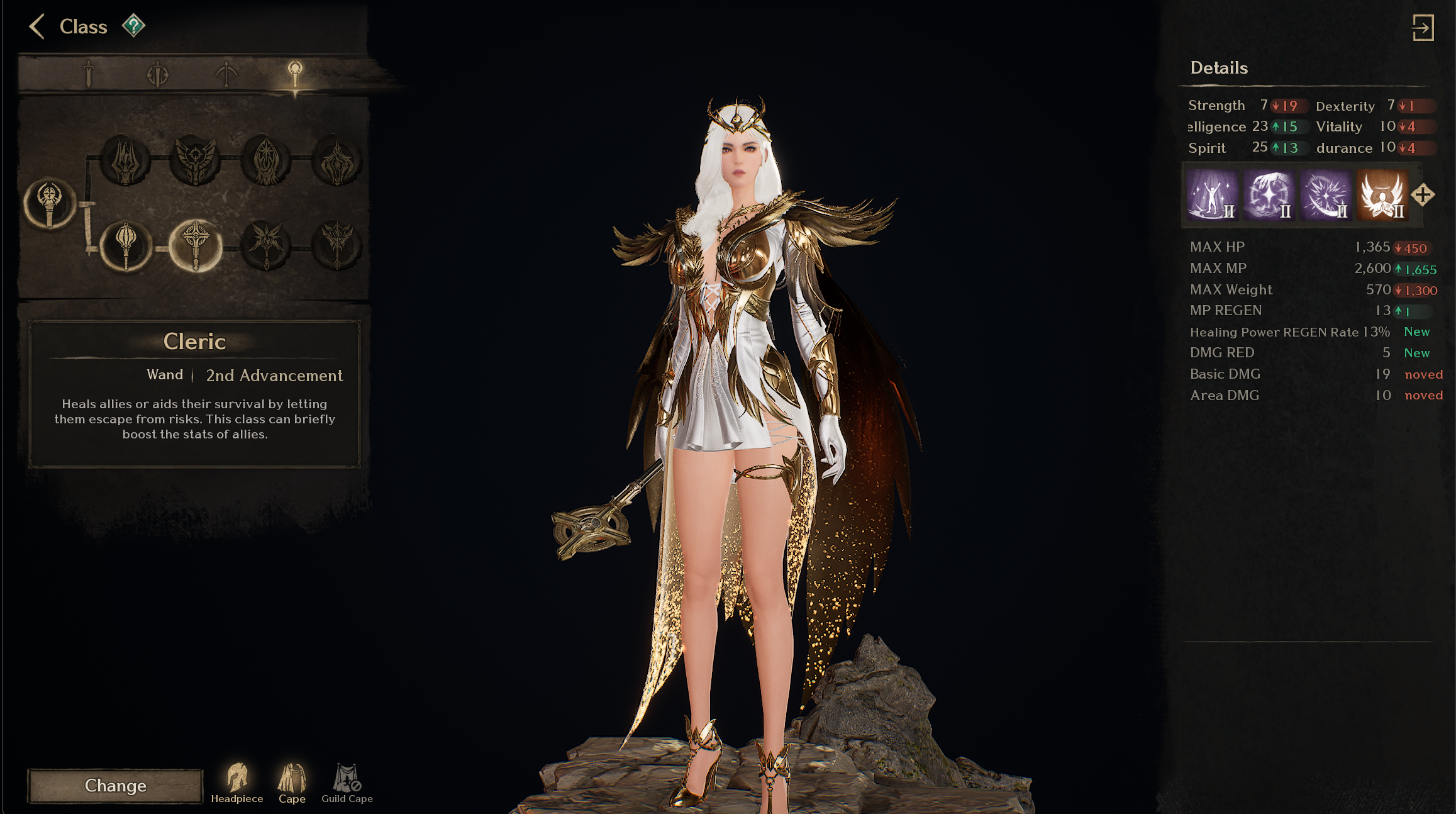Screen dimensions: 1456x814
Task: Select the highlighted cross Cleric node
Action: pos(196,245)
